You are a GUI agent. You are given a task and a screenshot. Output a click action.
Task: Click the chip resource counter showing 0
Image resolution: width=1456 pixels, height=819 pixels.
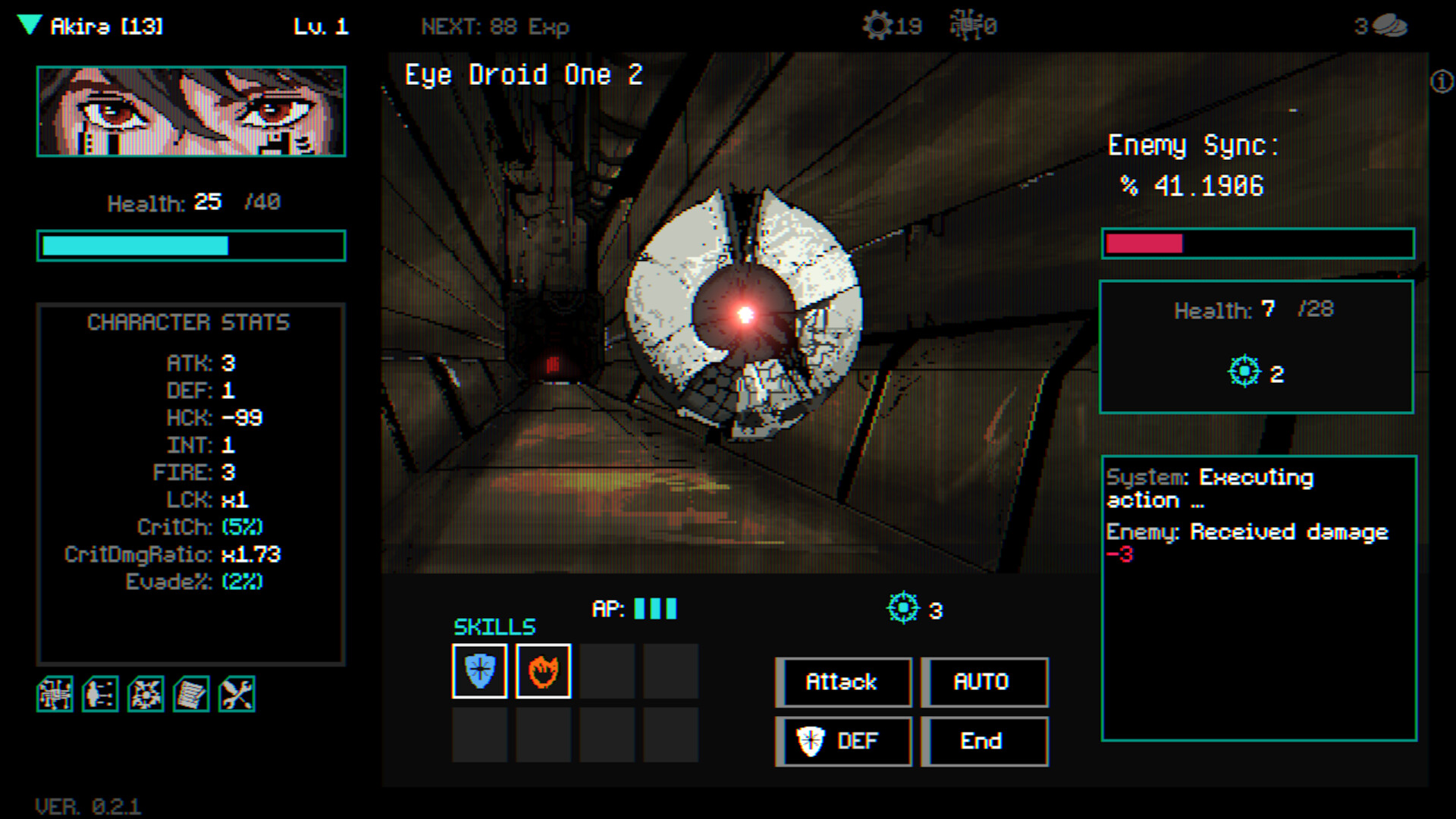(x=974, y=25)
